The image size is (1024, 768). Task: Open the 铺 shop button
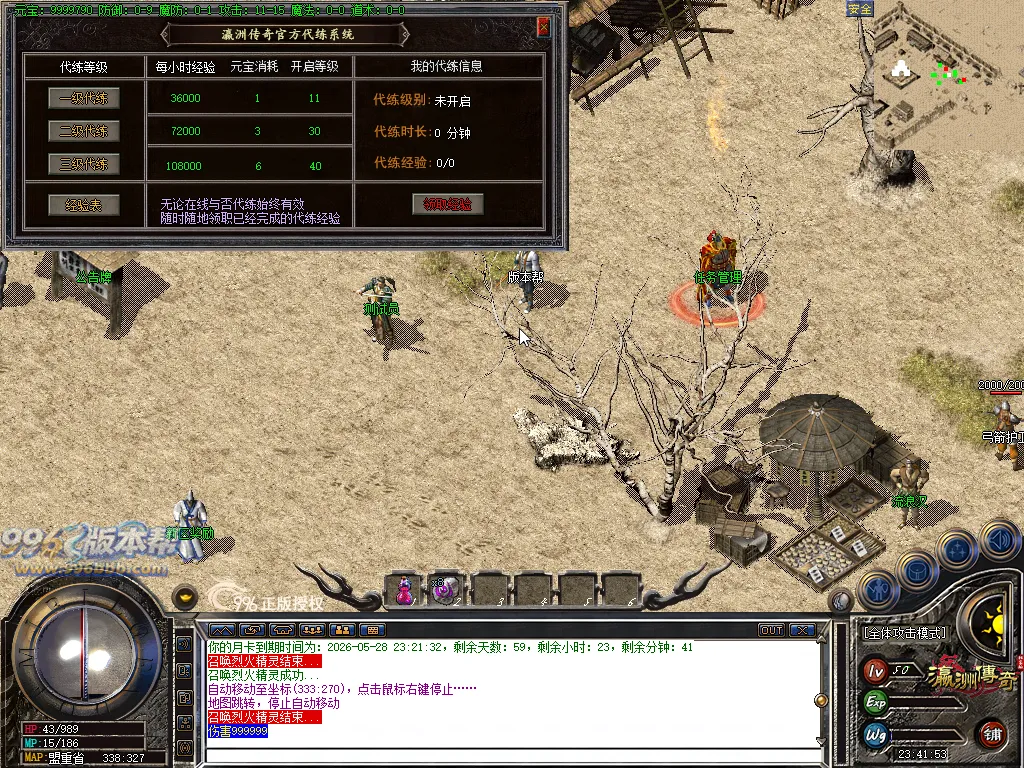991,733
